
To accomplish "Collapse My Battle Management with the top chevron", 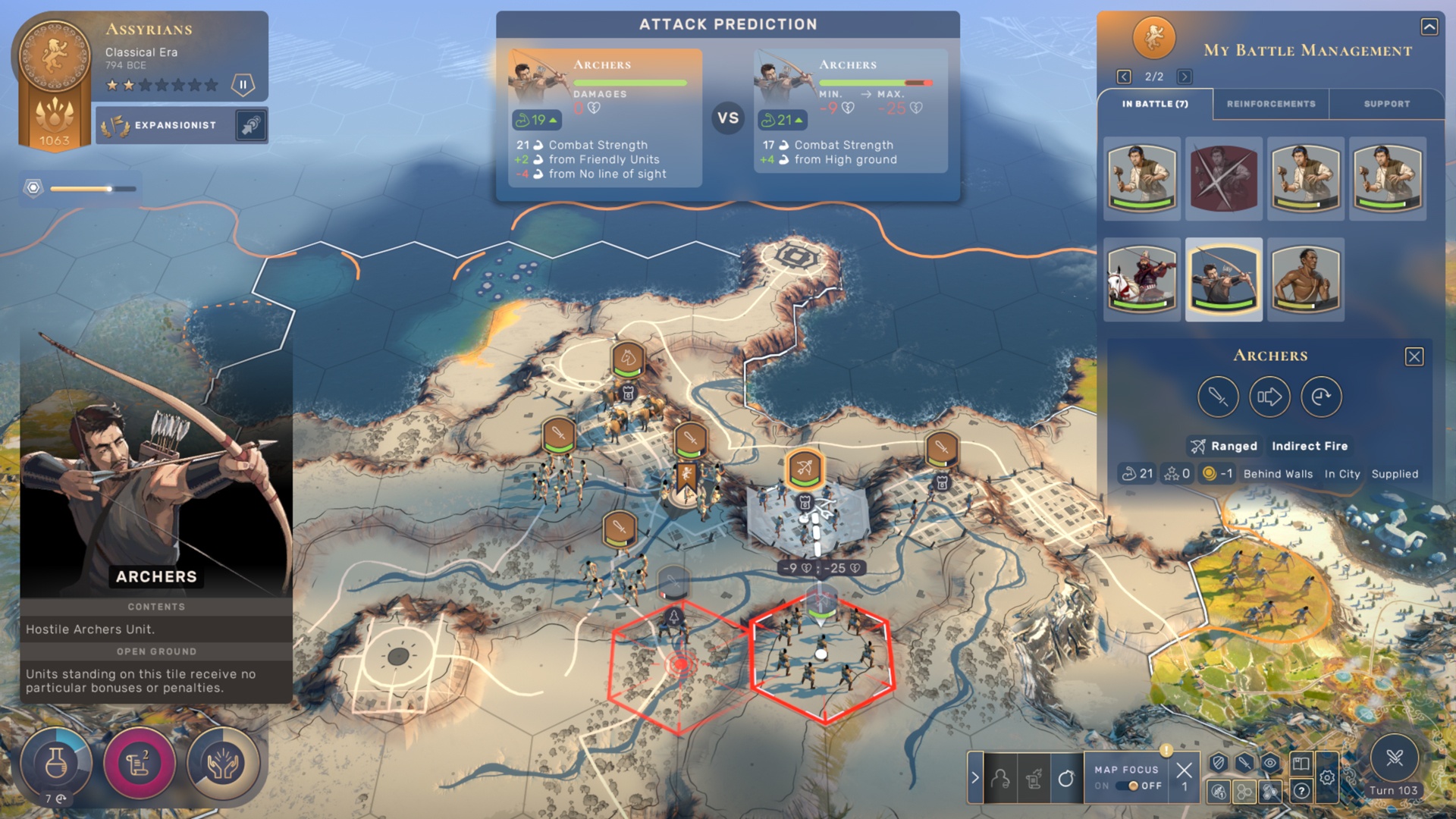I will tap(1430, 26).
